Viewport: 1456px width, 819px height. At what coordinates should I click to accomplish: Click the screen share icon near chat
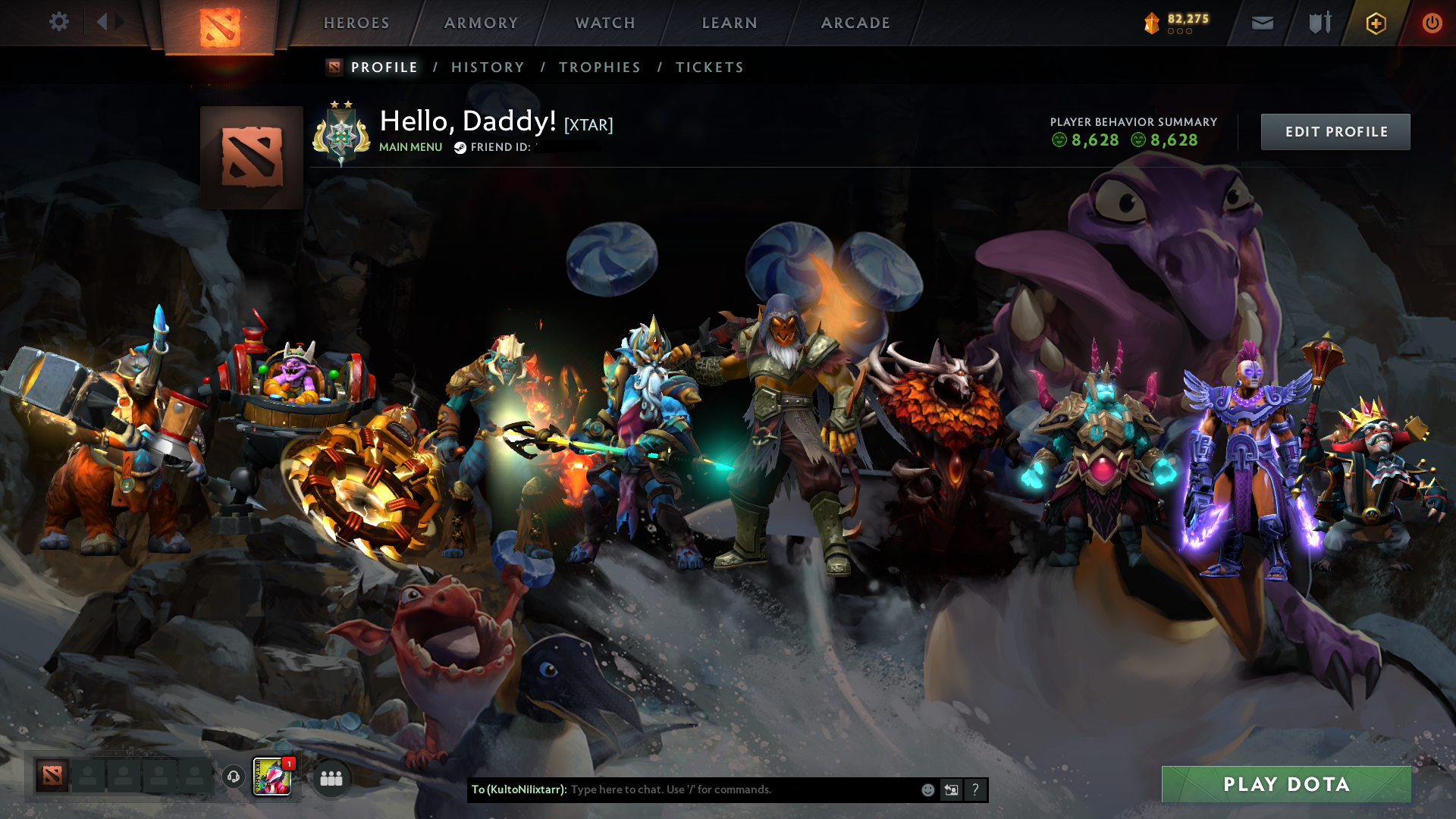(950, 789)
